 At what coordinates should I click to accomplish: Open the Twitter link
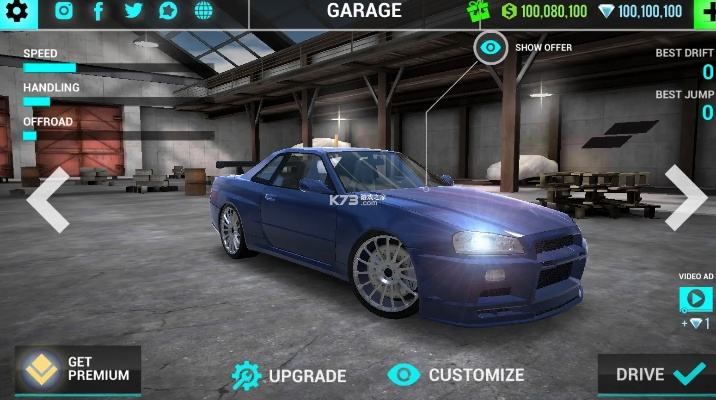coord(133,12)
